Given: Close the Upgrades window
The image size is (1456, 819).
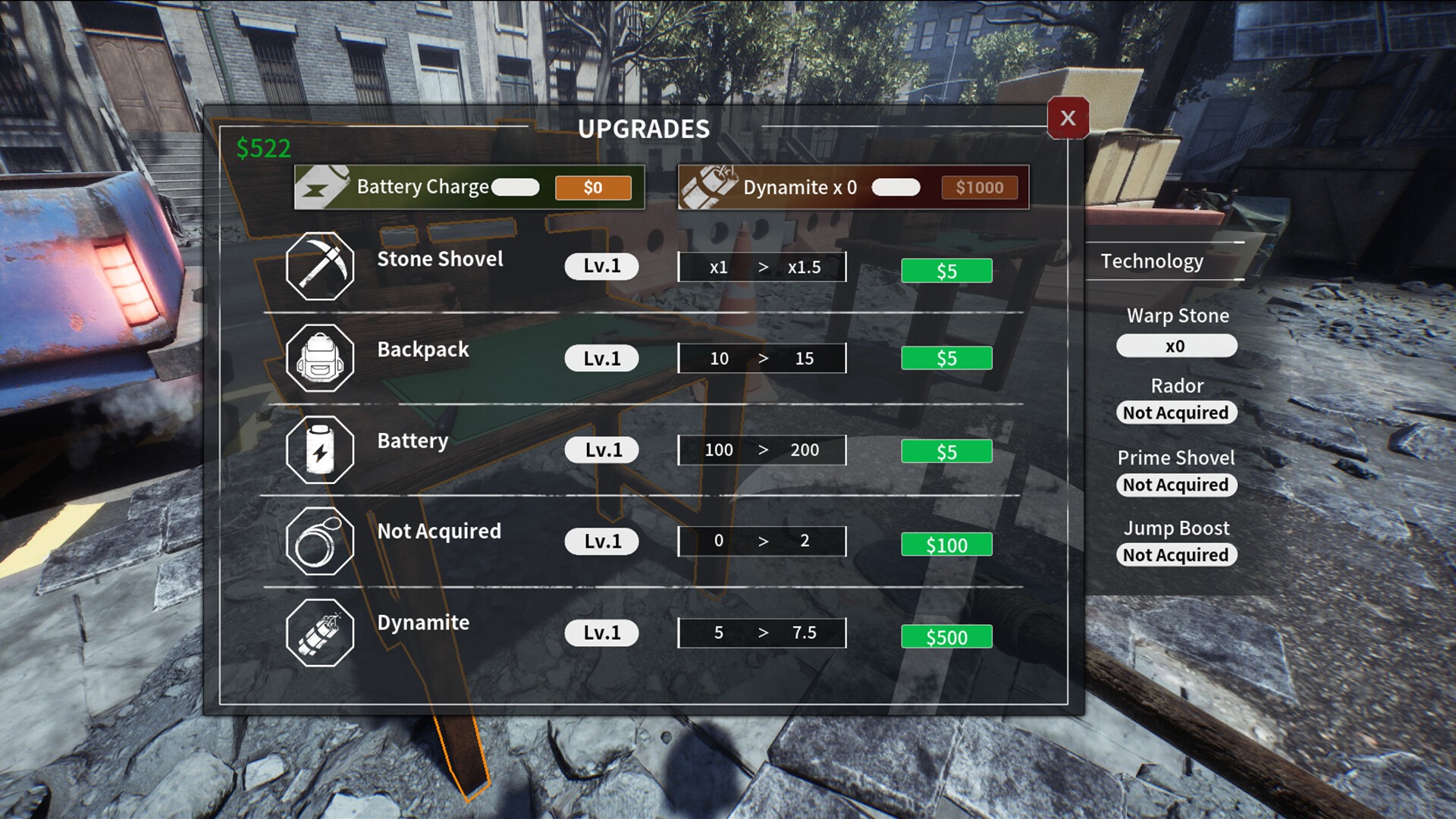Looking at the screenshot, I should (1068, 118).
